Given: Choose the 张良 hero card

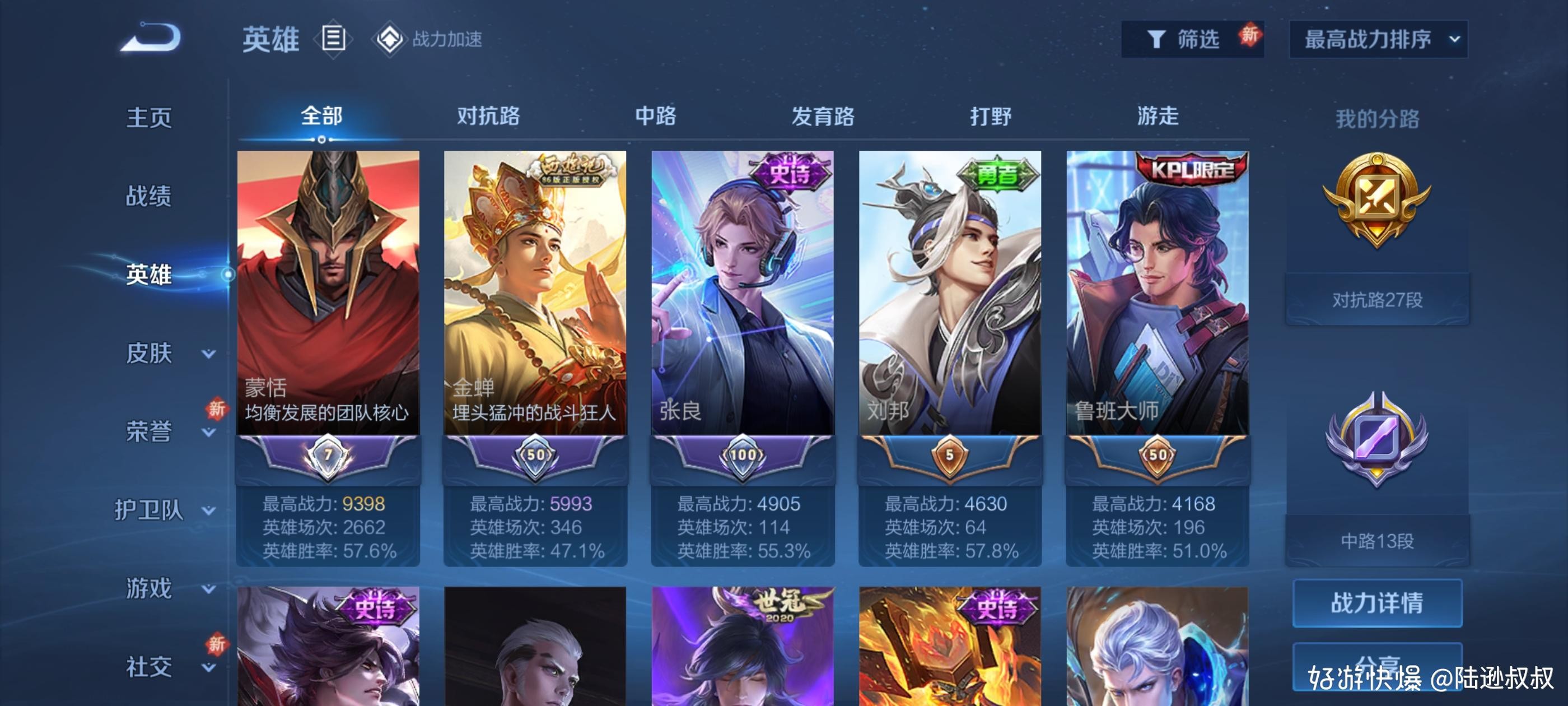Looking at the screenshot, I should point(742,292).
